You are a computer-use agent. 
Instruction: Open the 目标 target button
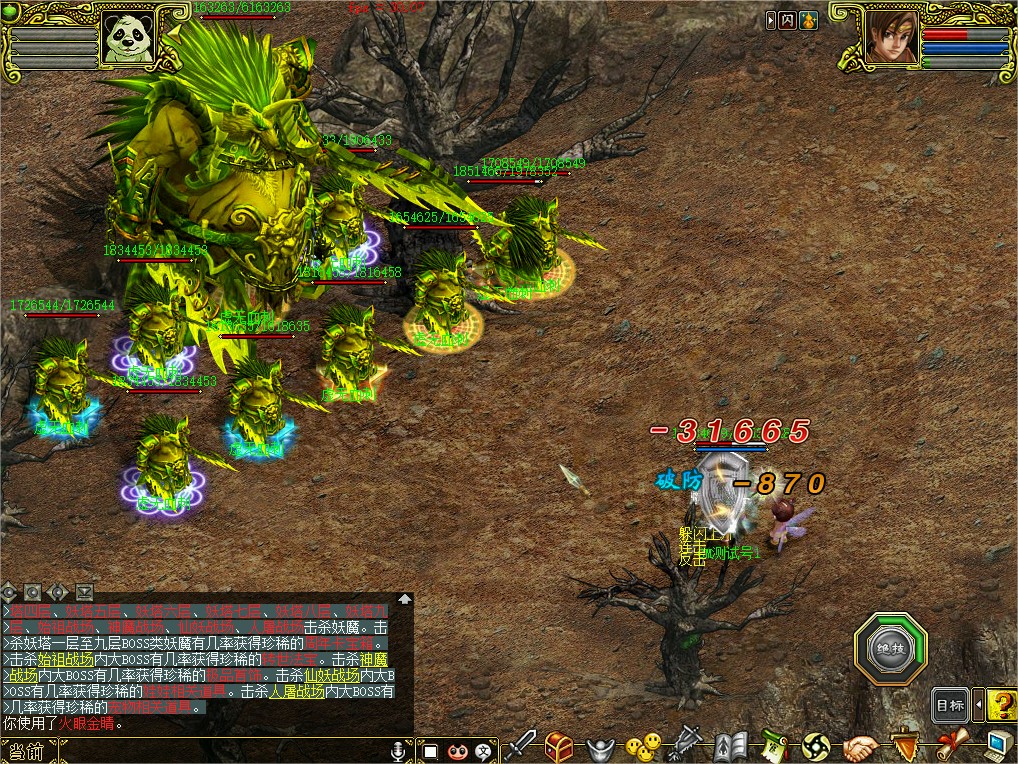point(950,705)
